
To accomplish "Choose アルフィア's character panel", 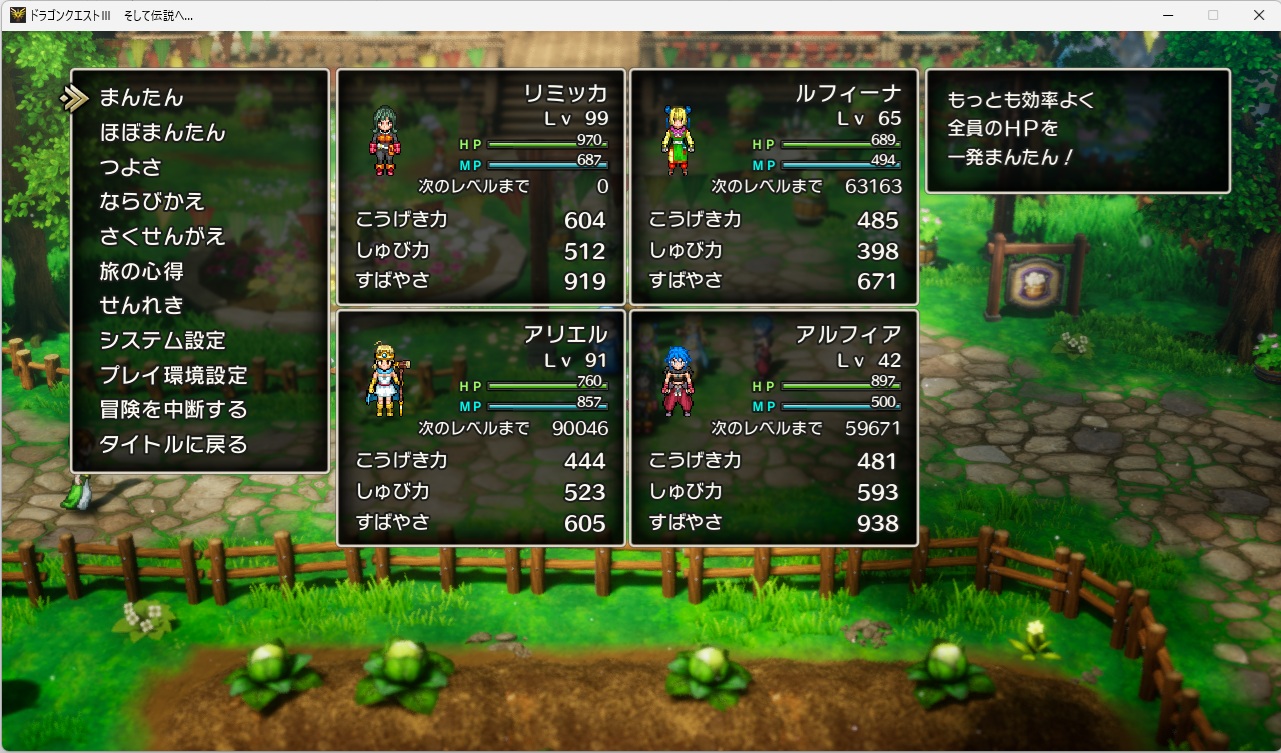I will pyautogui.click(x=773, y=428).
